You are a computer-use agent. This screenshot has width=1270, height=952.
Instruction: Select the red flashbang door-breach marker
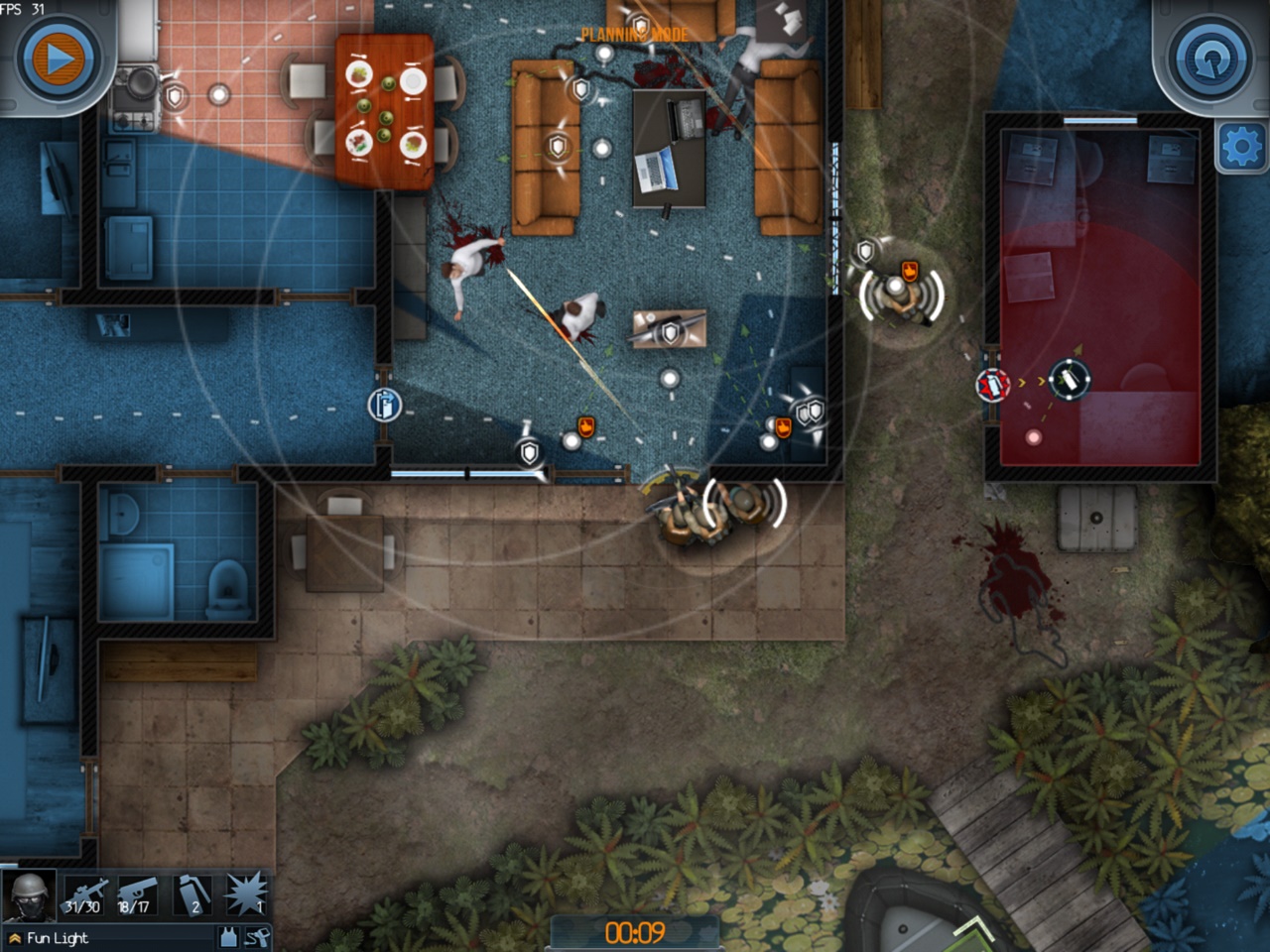pyautogui.click(x=993, y=385)
